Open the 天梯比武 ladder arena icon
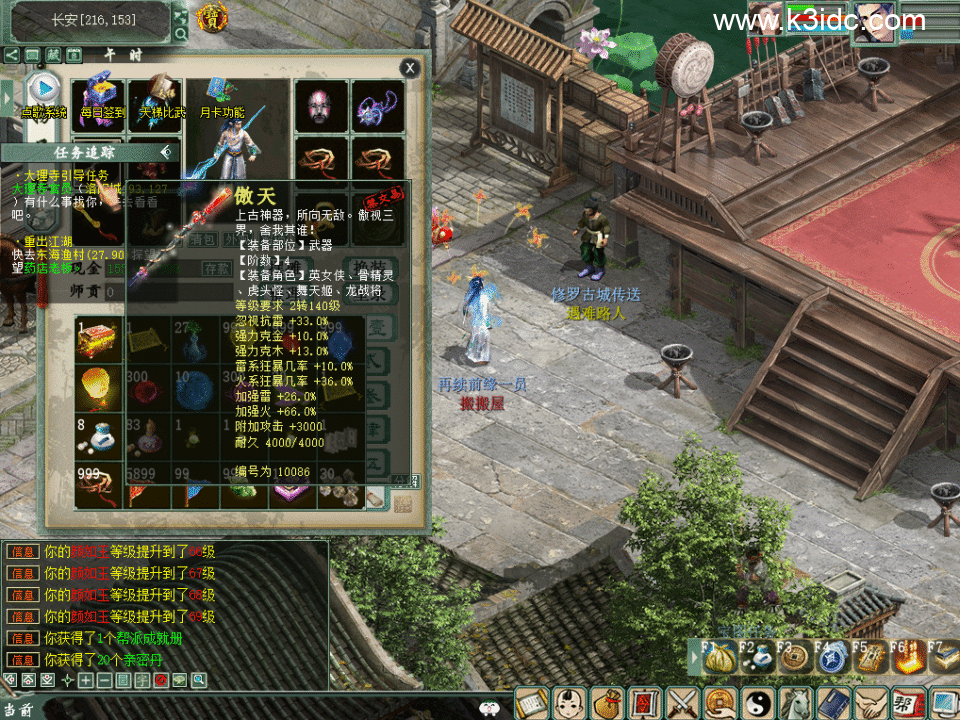Image resolution: width=960 pixels, height=720 pixels. tap(160, 98)
